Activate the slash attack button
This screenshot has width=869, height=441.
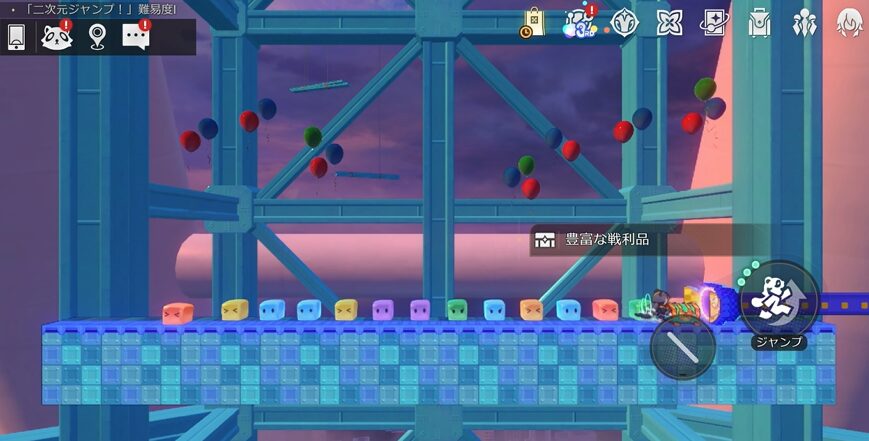pos(682,347)
